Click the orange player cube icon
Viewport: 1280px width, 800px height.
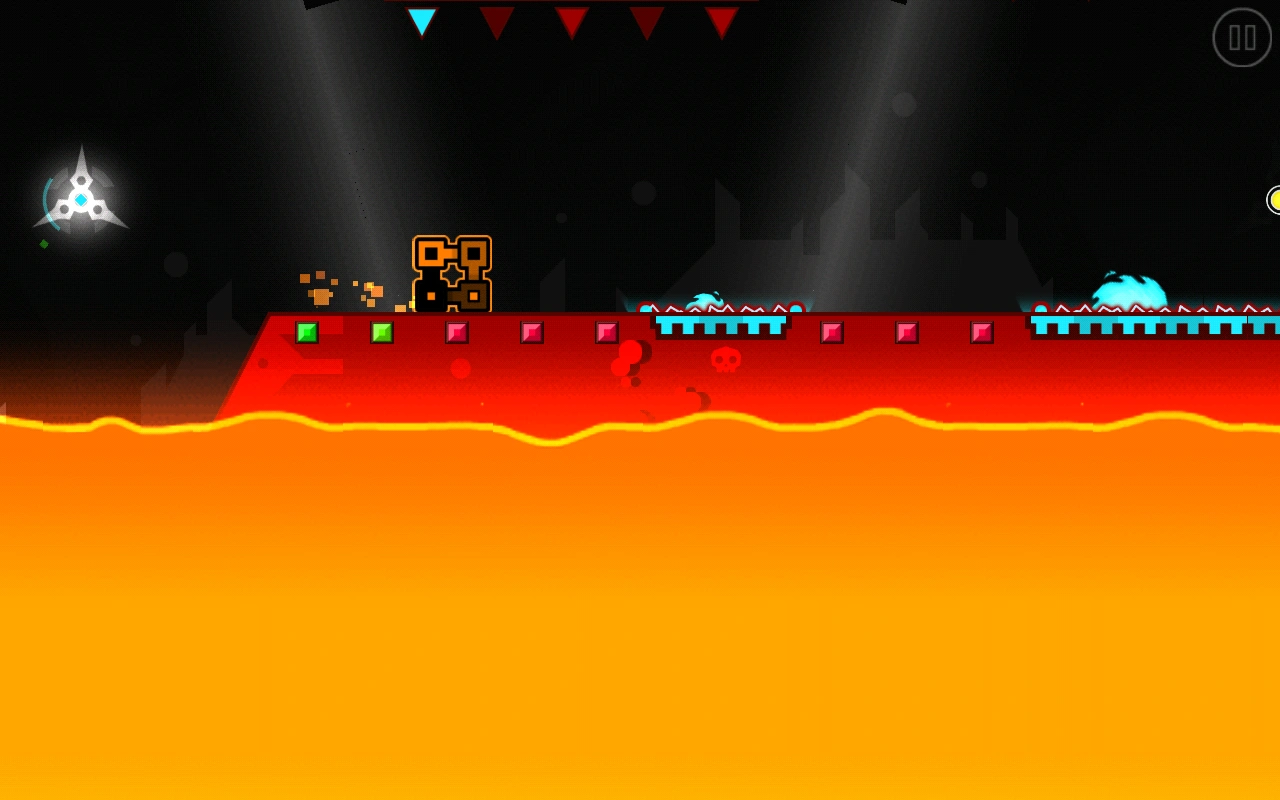point(449,275)
